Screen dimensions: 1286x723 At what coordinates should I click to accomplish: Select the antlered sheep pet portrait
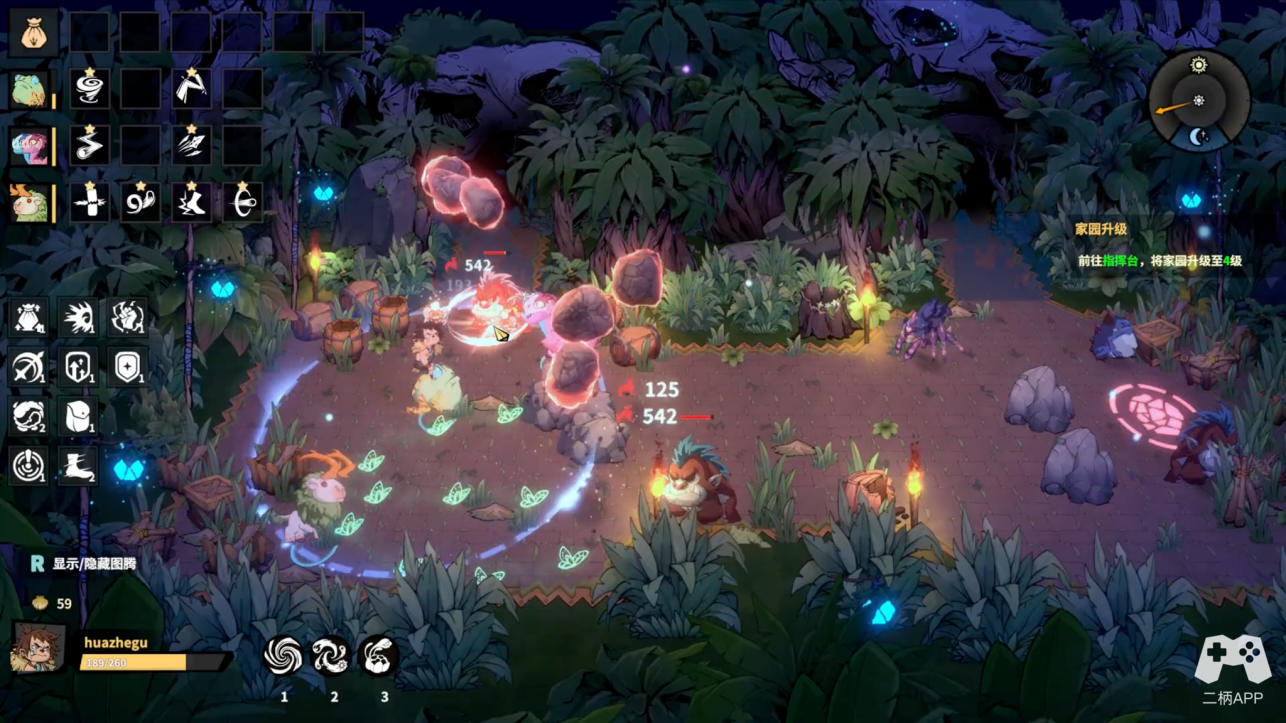click(x=28, y=203)
